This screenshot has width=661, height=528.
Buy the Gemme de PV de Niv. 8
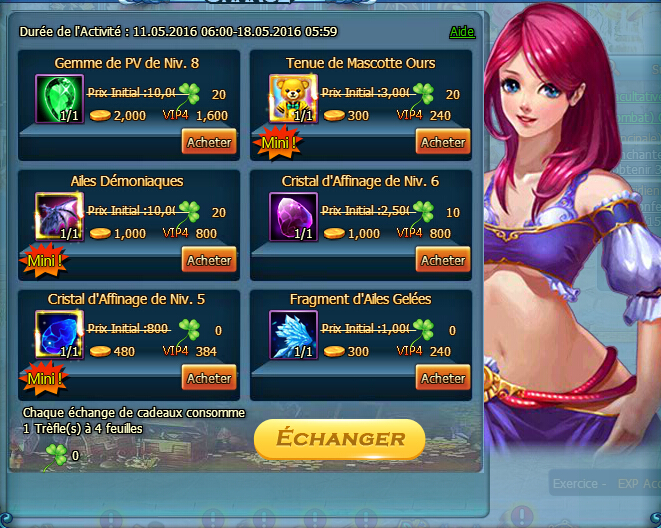(x=209, y=142)
